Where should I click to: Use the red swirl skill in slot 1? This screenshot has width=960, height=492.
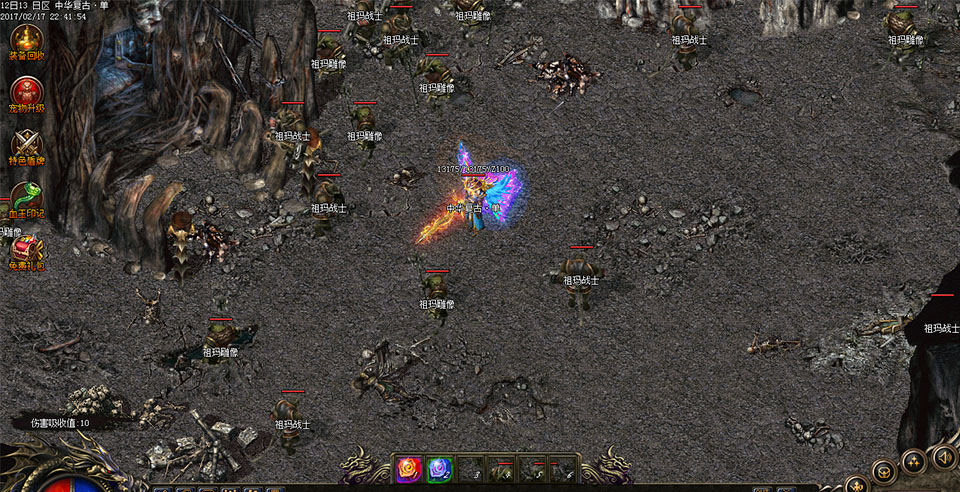409,469
